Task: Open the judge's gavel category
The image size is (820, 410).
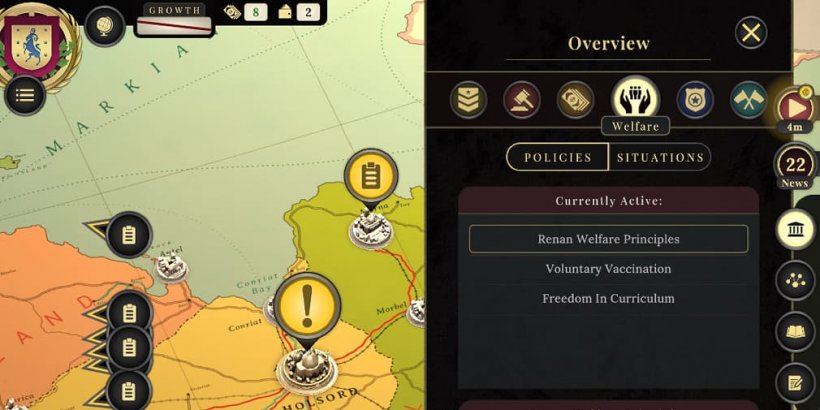Action: (x=521, y=100)
